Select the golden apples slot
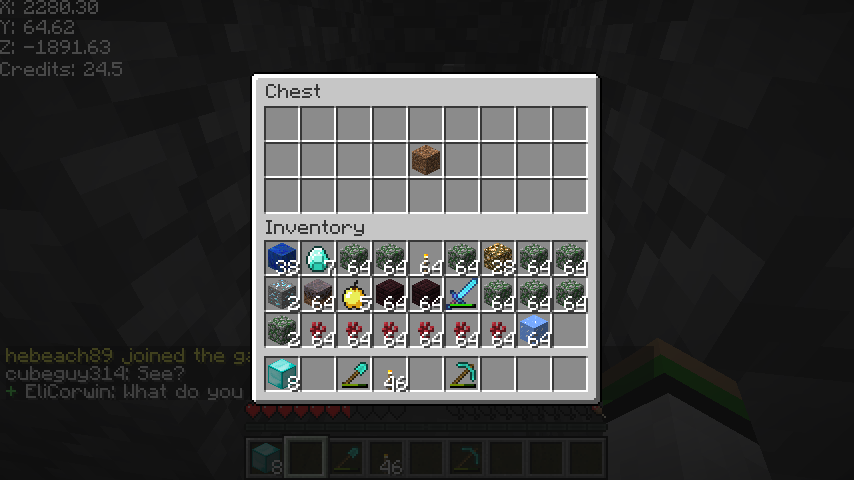The width and height of the screenshot is (854, 480). [354, 295]
